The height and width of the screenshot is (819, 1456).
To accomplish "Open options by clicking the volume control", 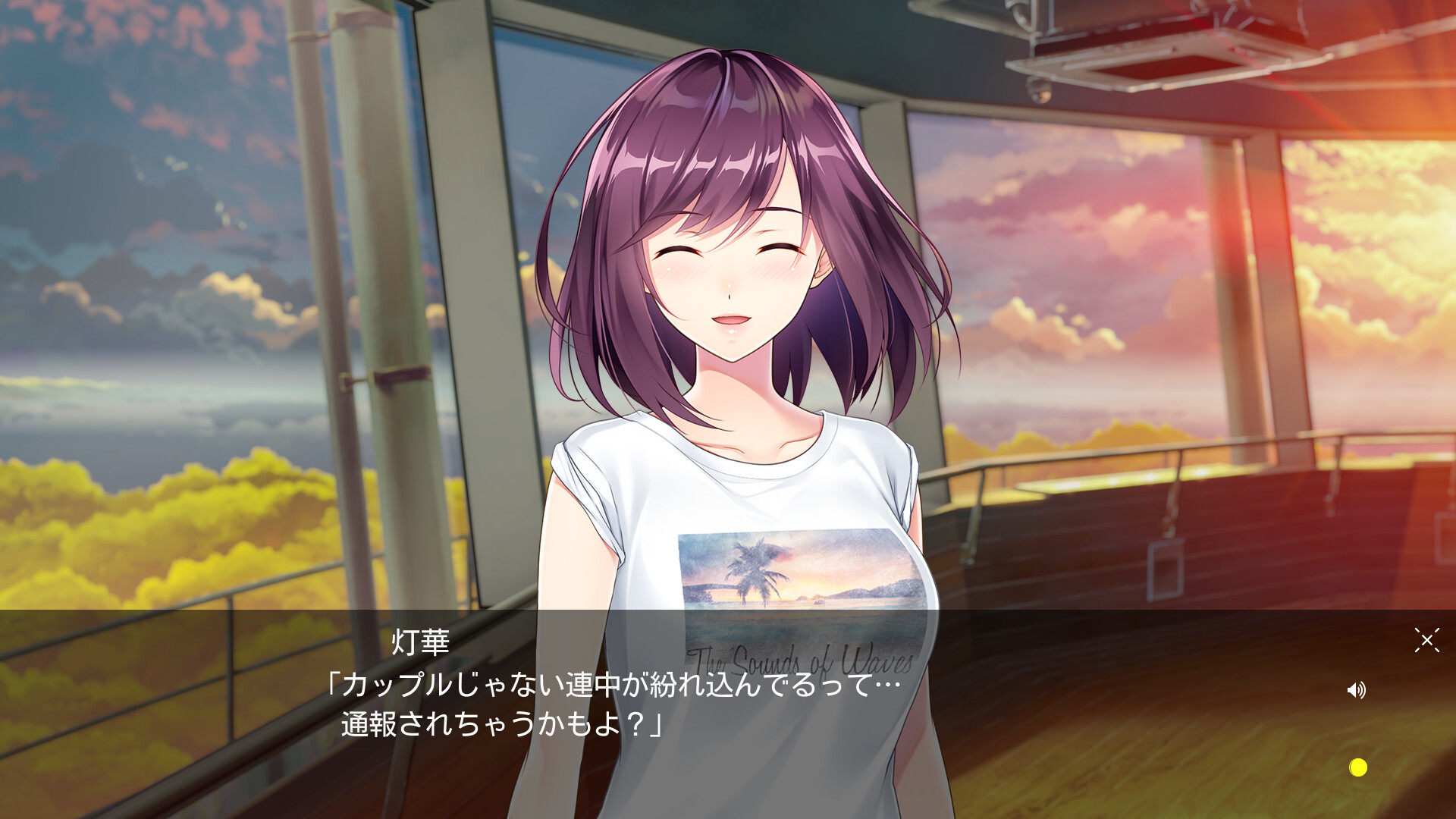I will [x=1357, y=690].
